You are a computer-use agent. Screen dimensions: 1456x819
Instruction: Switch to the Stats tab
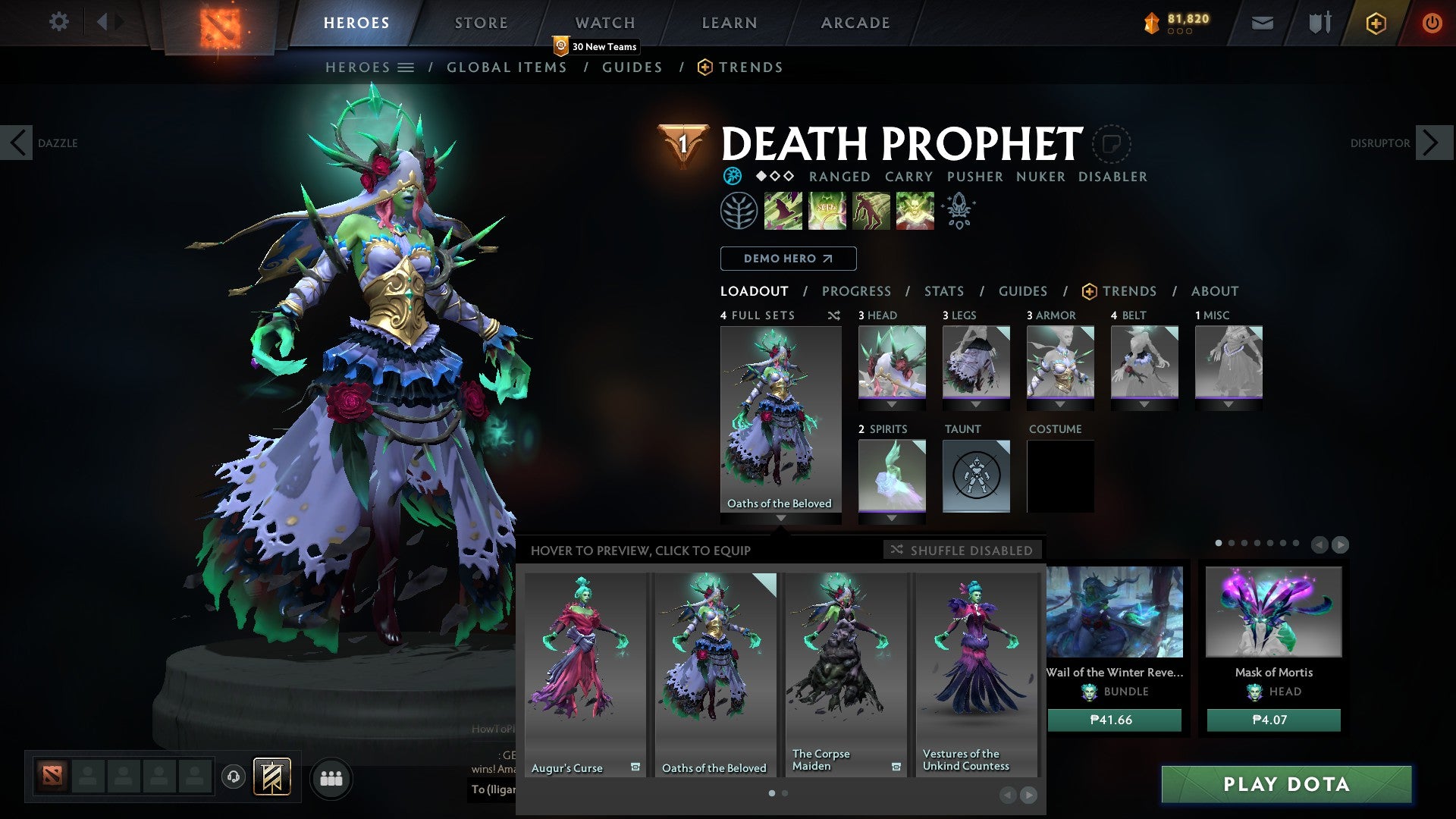pos(943,290)
